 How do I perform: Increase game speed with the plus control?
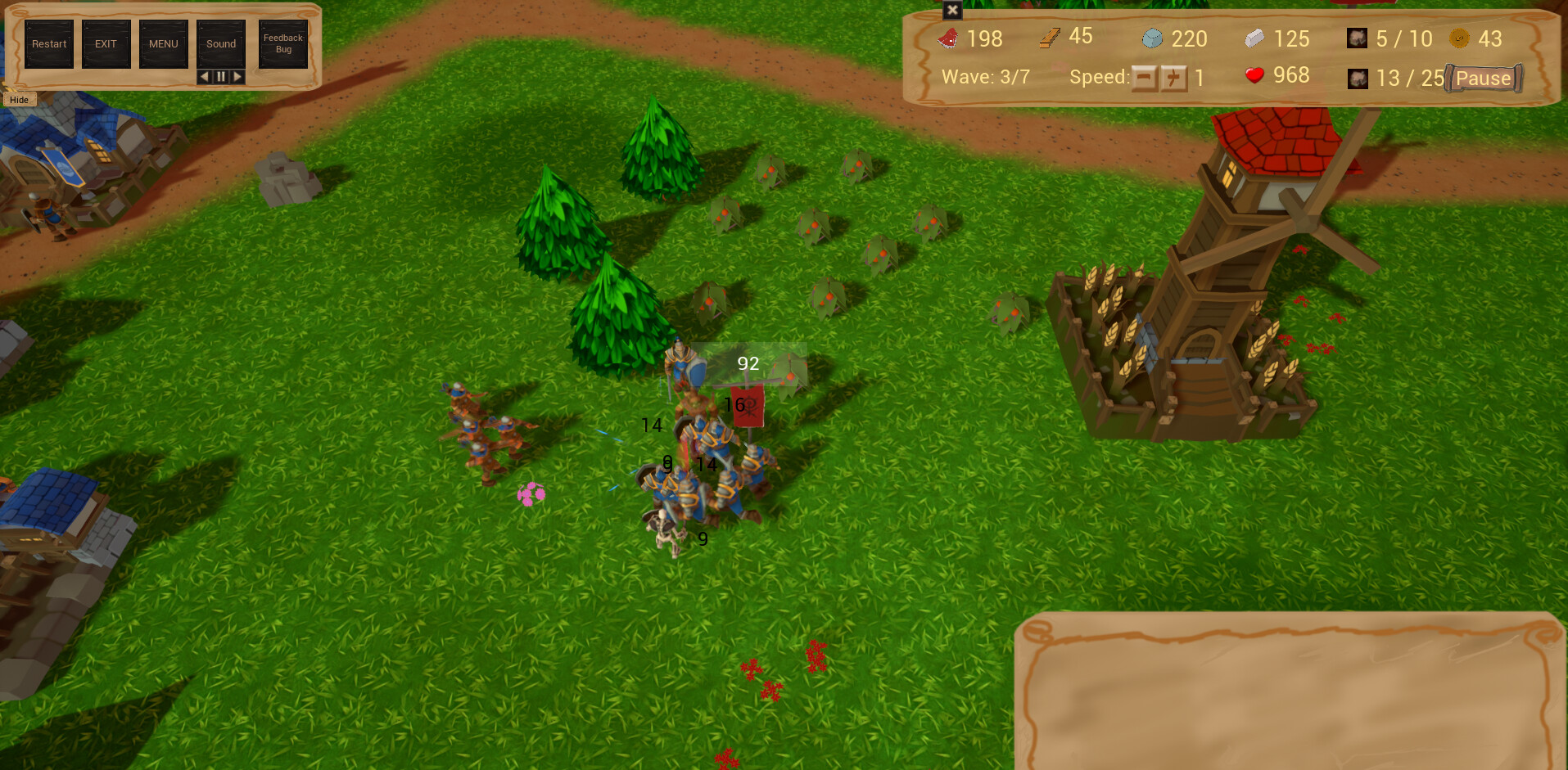[x=1173, y=78]
